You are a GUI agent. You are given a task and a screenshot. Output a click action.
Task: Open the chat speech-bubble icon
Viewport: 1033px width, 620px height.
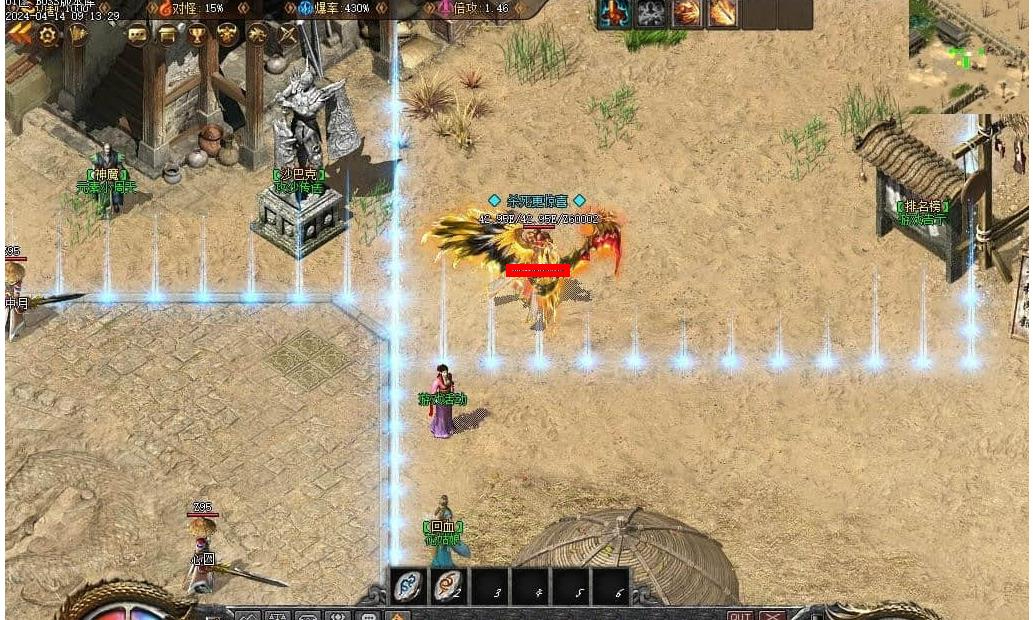pos(137,34)
